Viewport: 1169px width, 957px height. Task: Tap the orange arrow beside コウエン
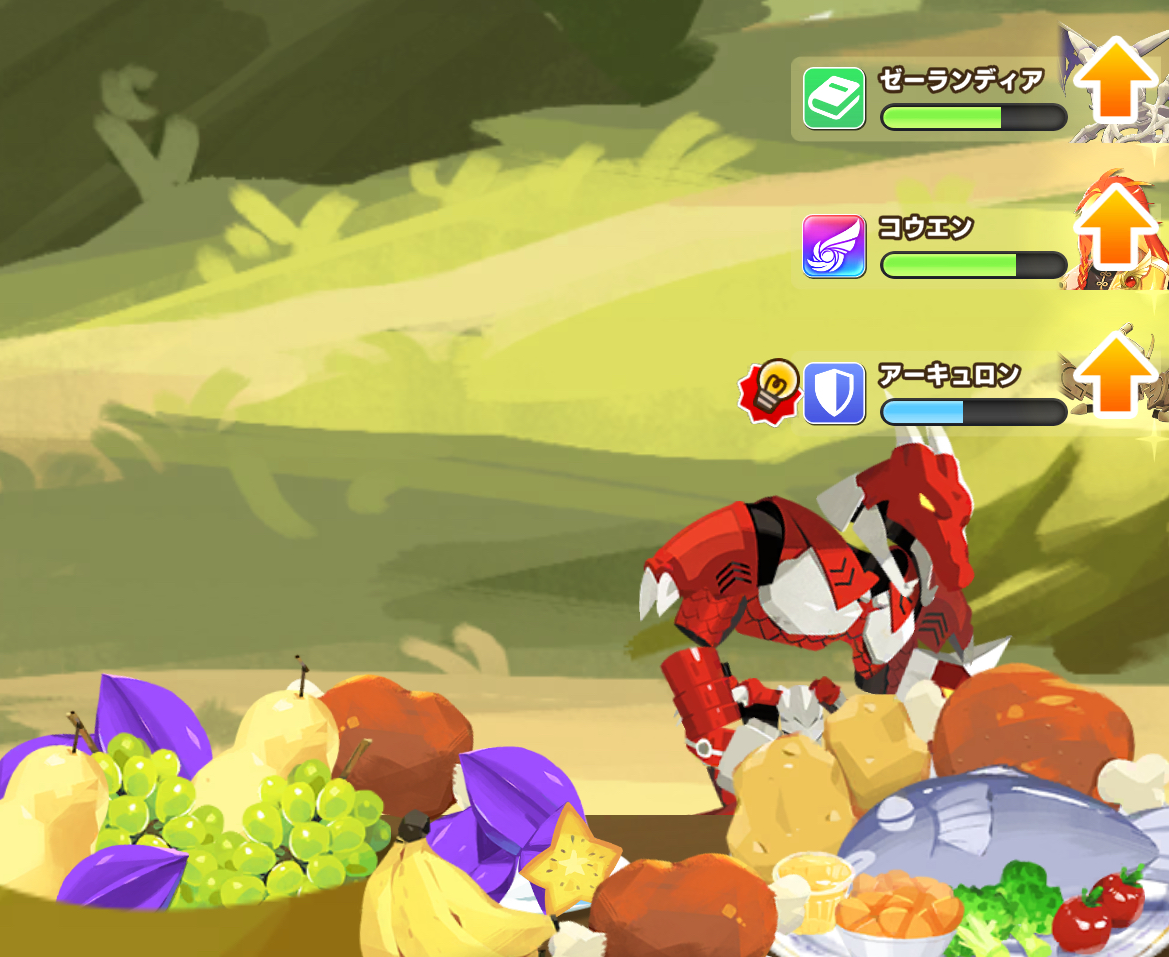tap(1114, 226)
